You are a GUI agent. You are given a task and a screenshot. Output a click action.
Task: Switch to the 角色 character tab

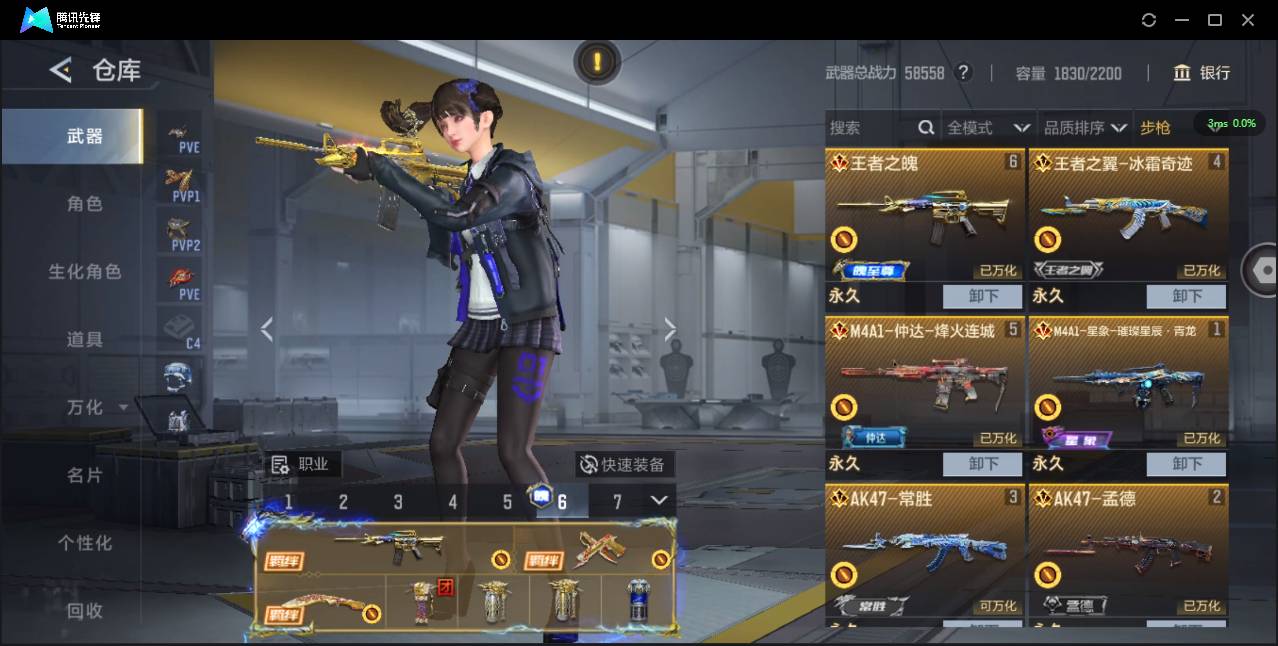point(85,204)
